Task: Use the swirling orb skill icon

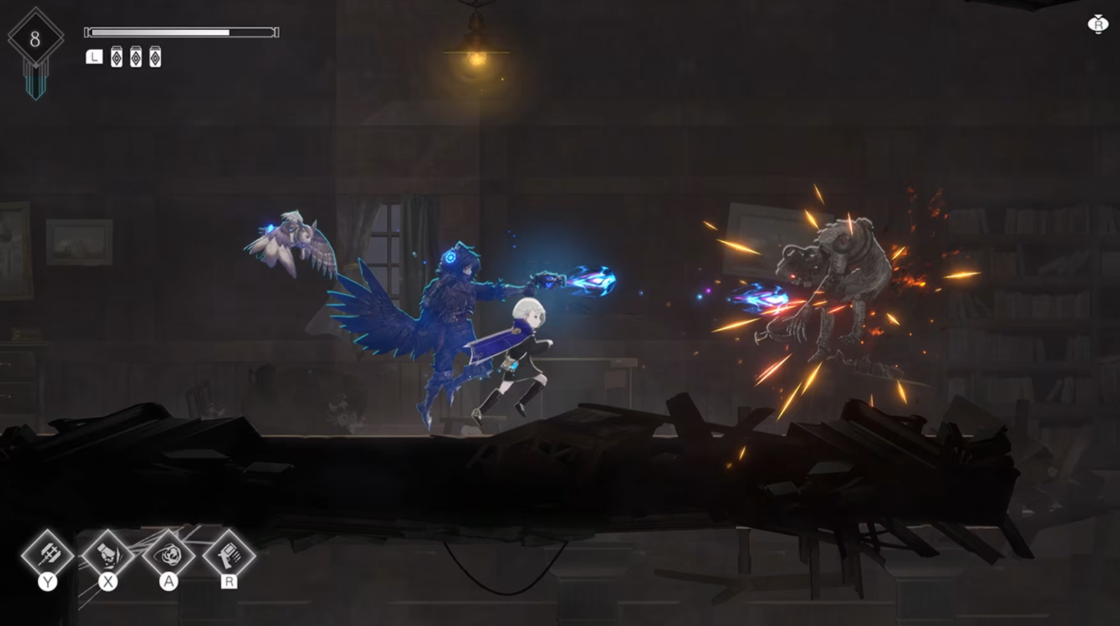Action: tap(168, 553)
